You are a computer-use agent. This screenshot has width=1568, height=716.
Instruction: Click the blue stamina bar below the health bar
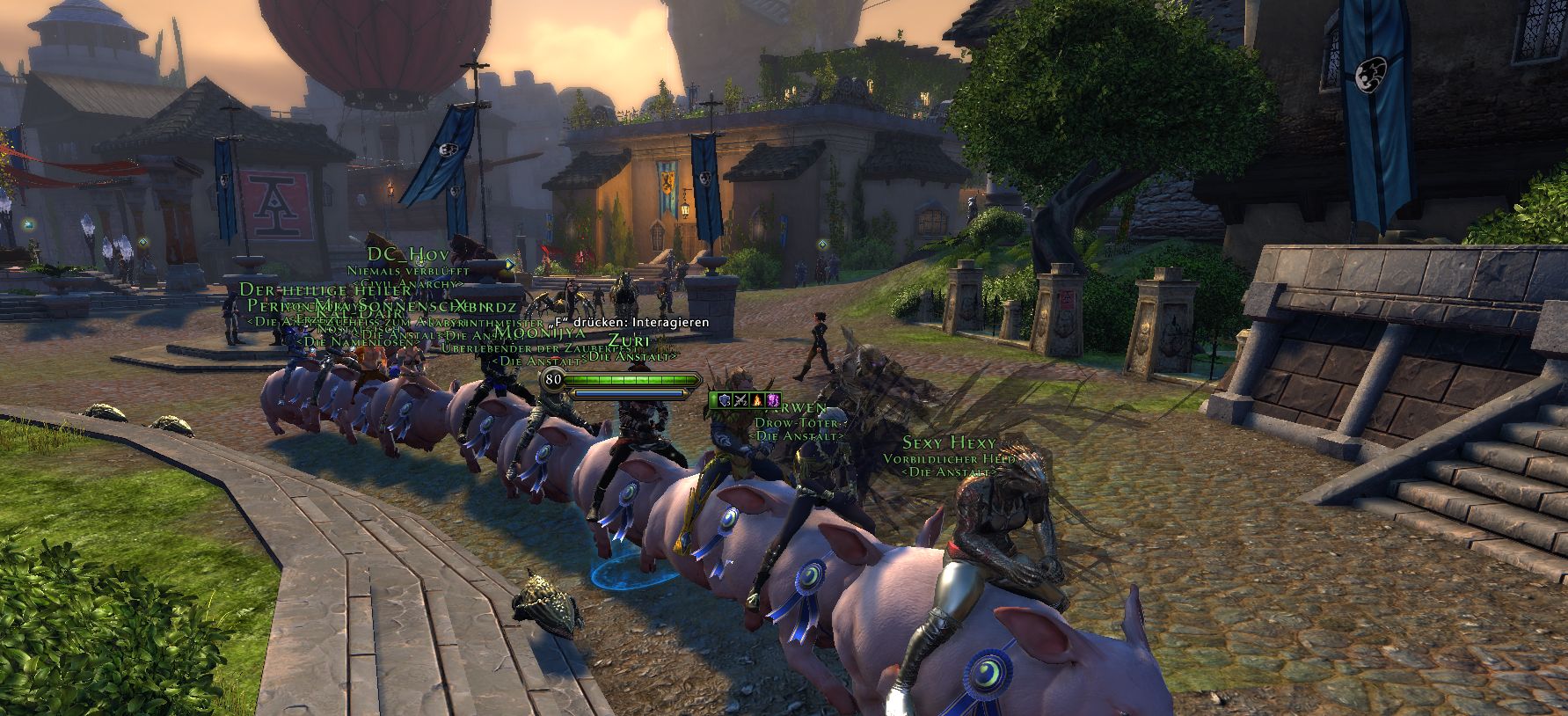(627, 394)
